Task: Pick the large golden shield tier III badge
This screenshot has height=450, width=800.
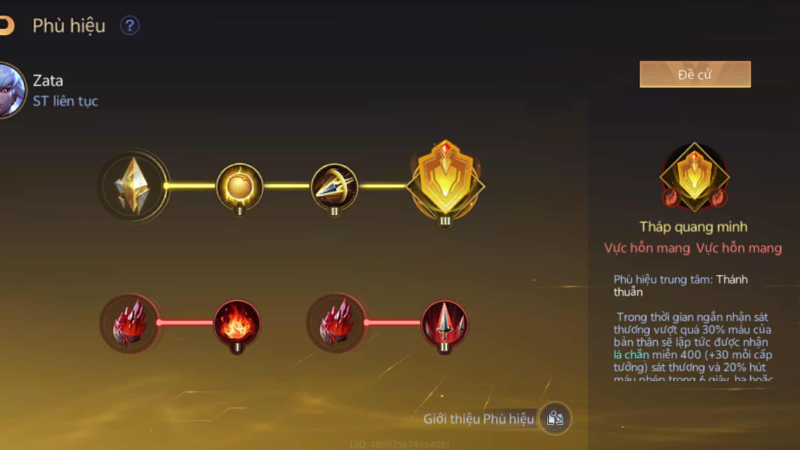Action: point(445,182)
